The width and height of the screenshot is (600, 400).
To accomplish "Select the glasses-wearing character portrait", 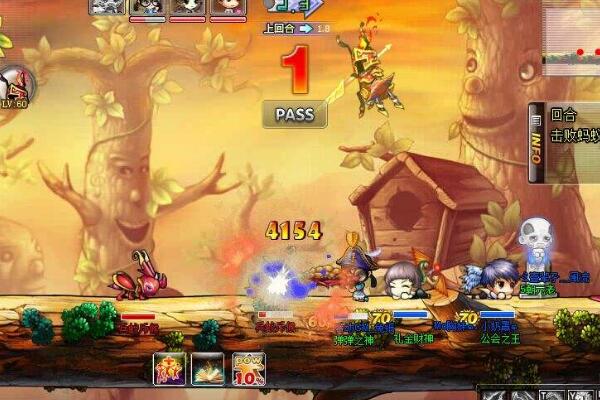I will pyautogui.click(x=148, y=7).
